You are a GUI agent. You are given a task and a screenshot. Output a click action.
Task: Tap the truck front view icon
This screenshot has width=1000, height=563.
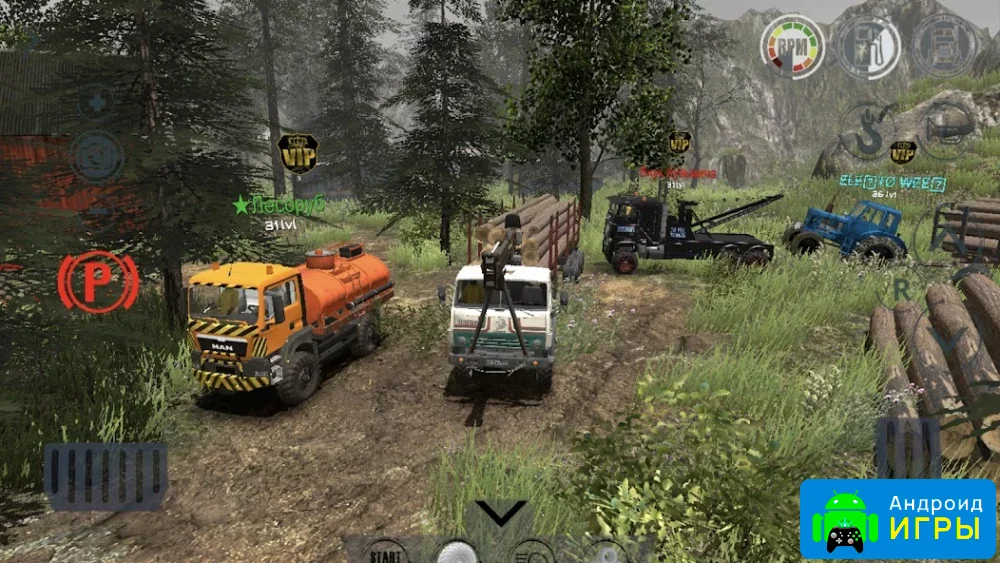tap(943, 45)
